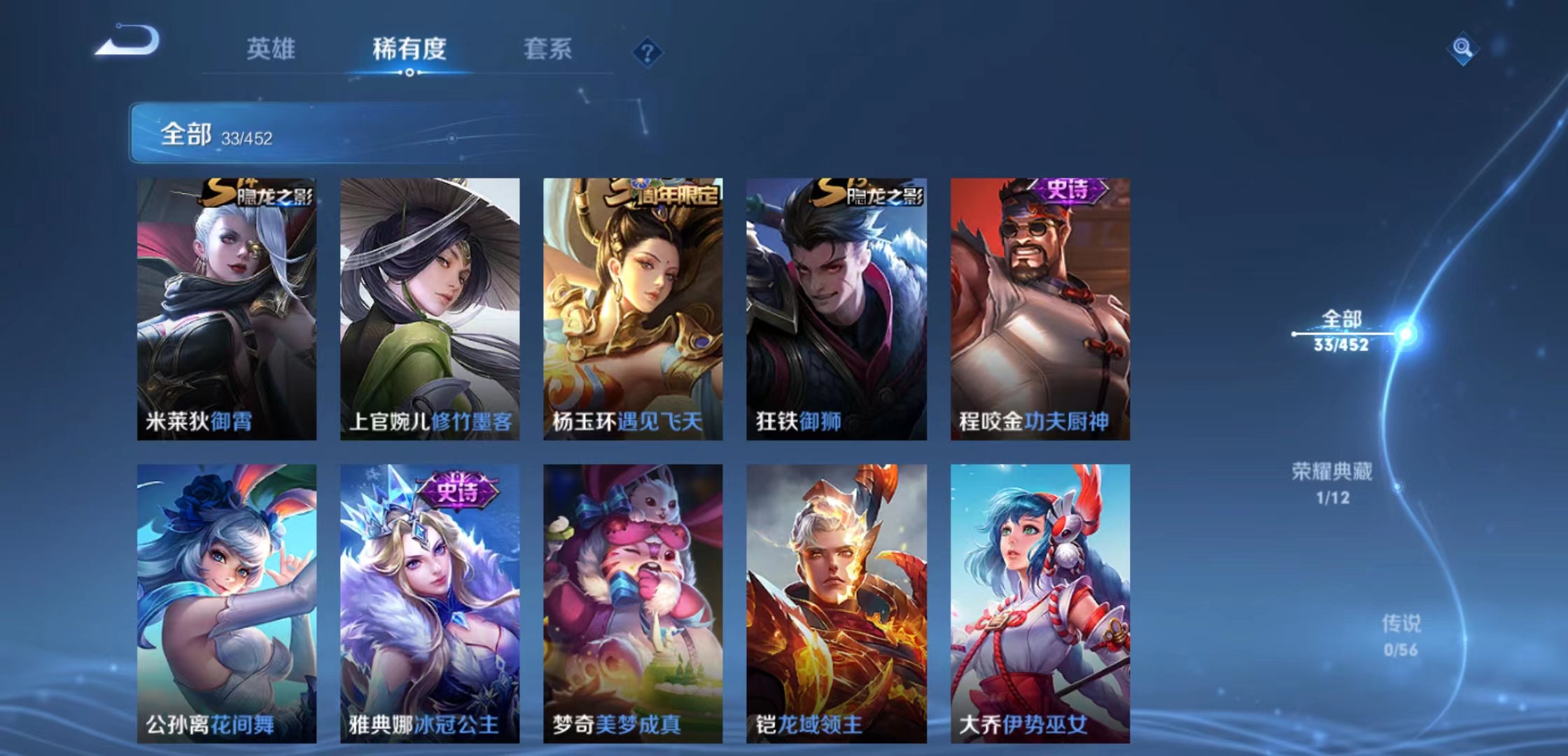
Task: Switch to the 英雄 tab
Action: (273, 49)
